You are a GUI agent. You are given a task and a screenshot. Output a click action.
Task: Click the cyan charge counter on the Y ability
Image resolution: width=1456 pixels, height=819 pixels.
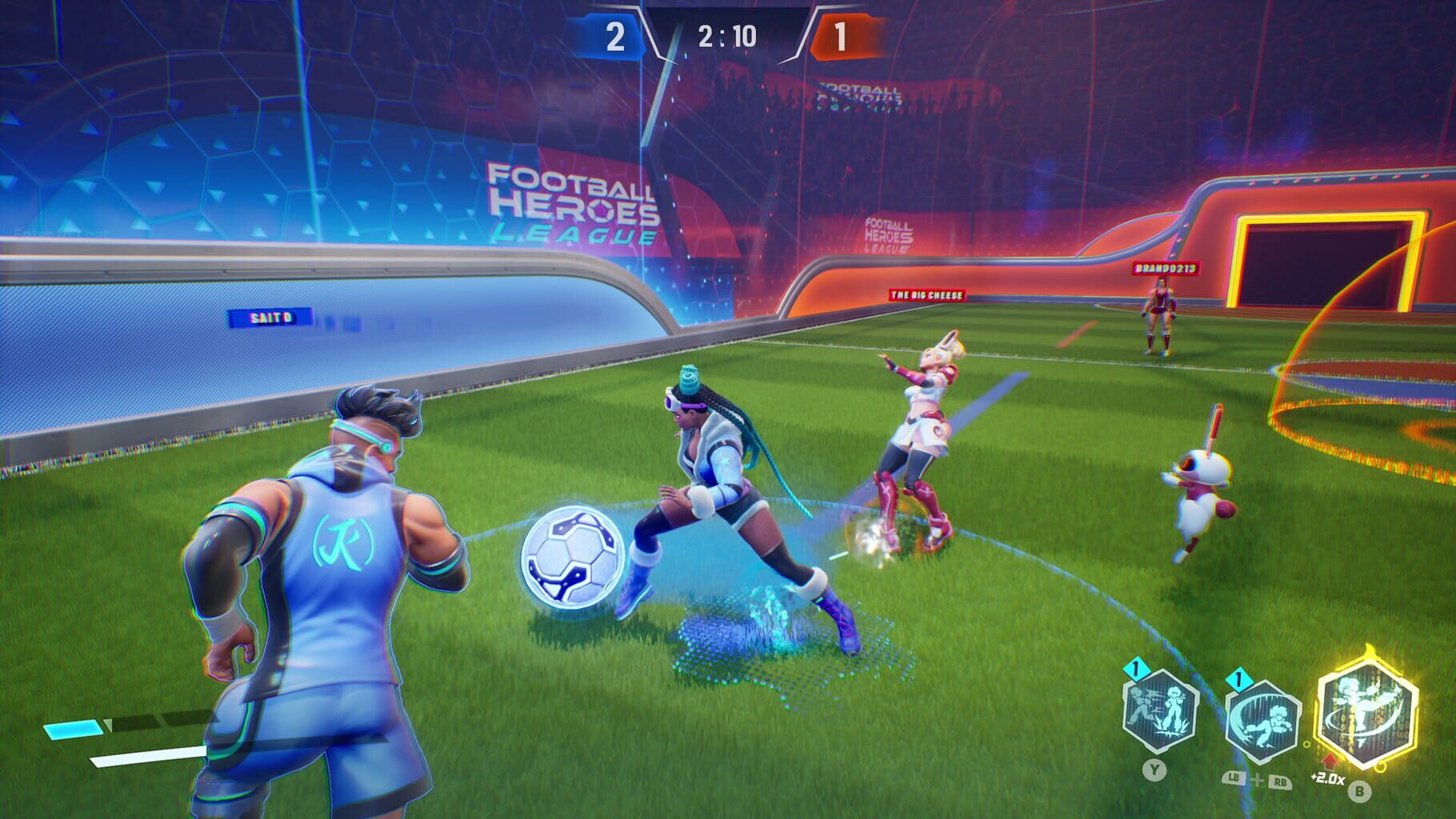[1136, 670]
